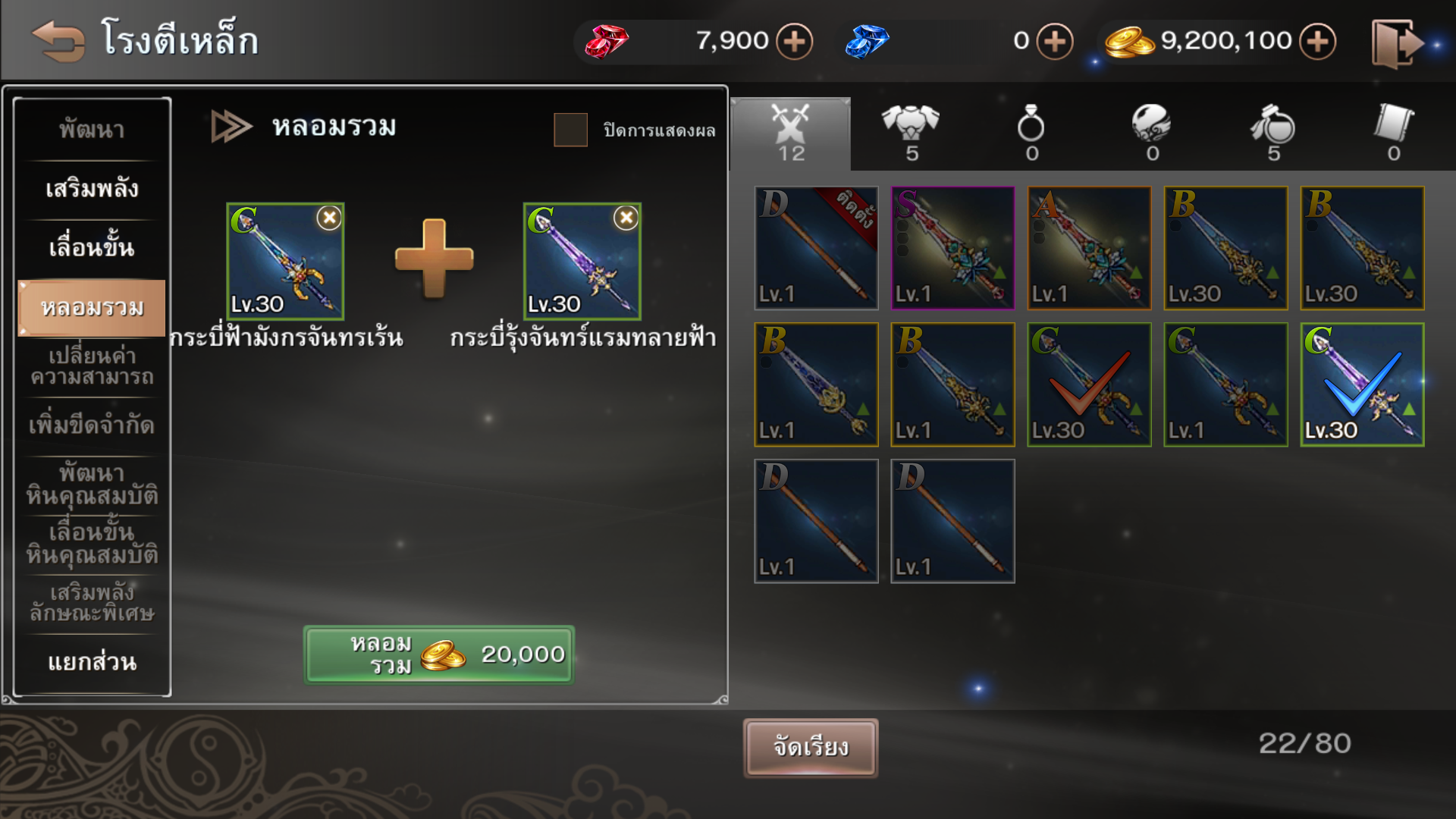Viewport: 1456px width, 819px height.
Task: Pick the equipped D-rank staff slot
Action: 816,248
